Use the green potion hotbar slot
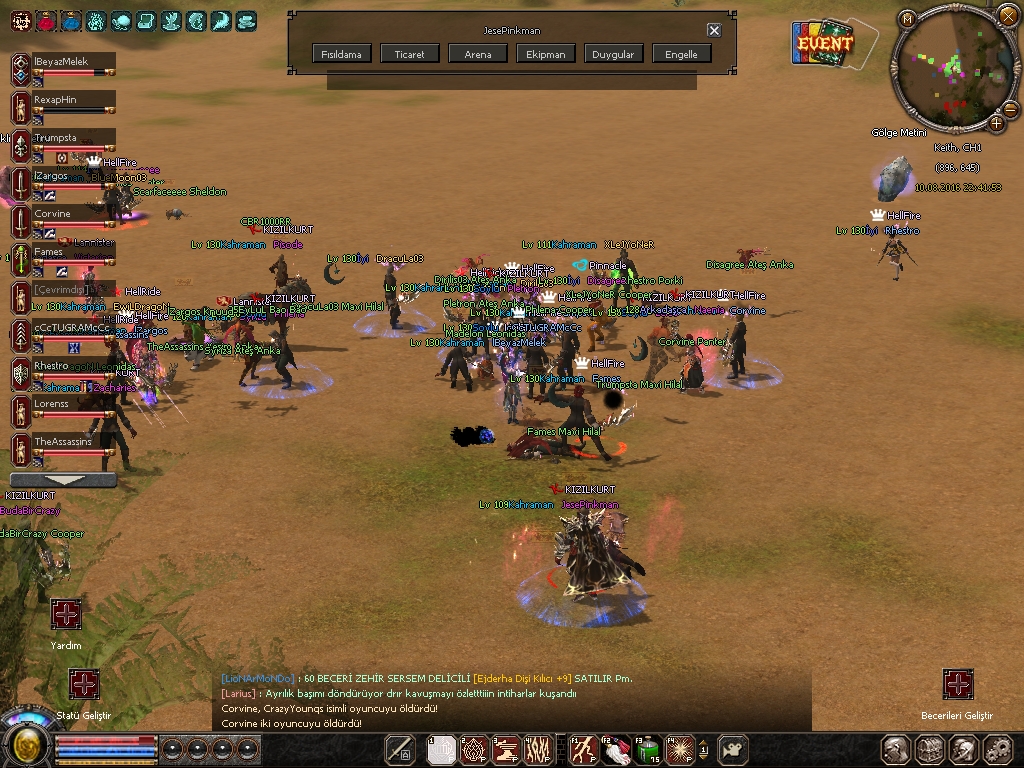Screen dimensions: 1024x768 [651, 748]
